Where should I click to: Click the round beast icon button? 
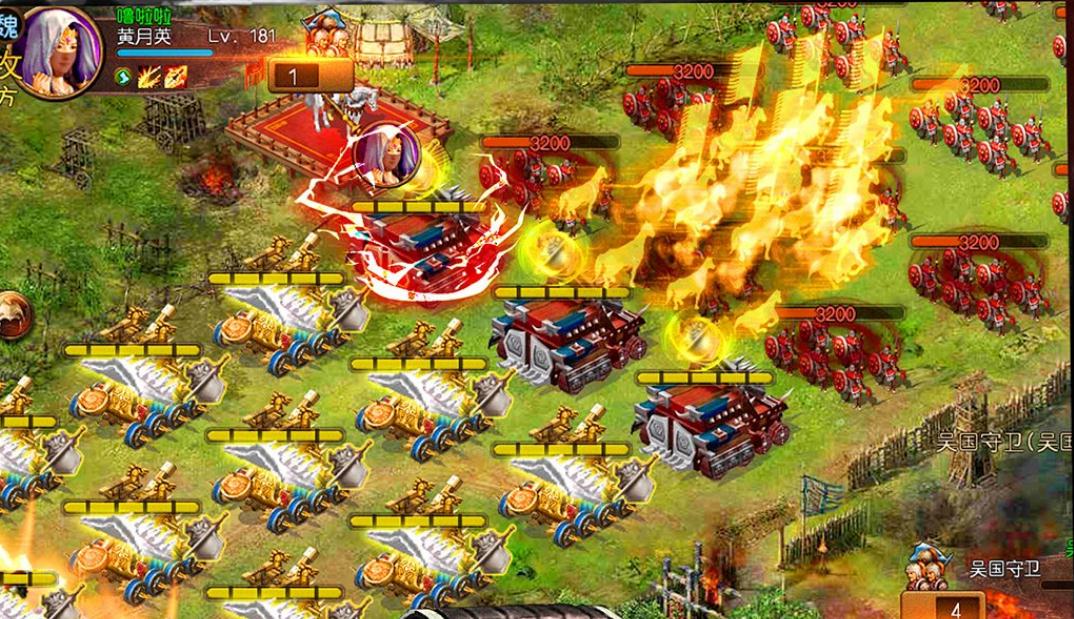point(12,315)
